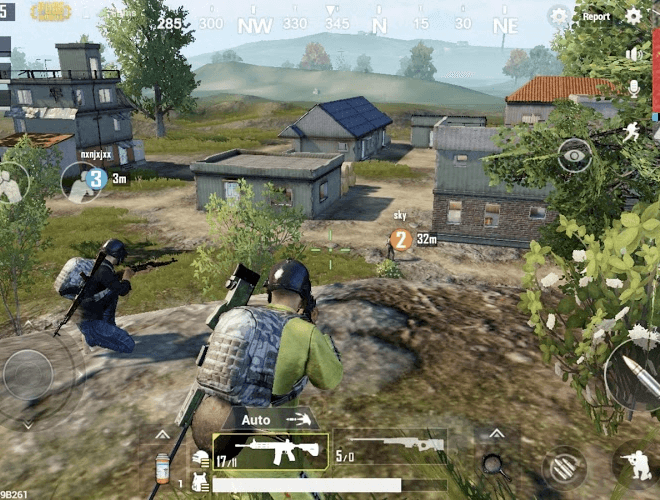Activate the eye free-look button

coord(574,152)
